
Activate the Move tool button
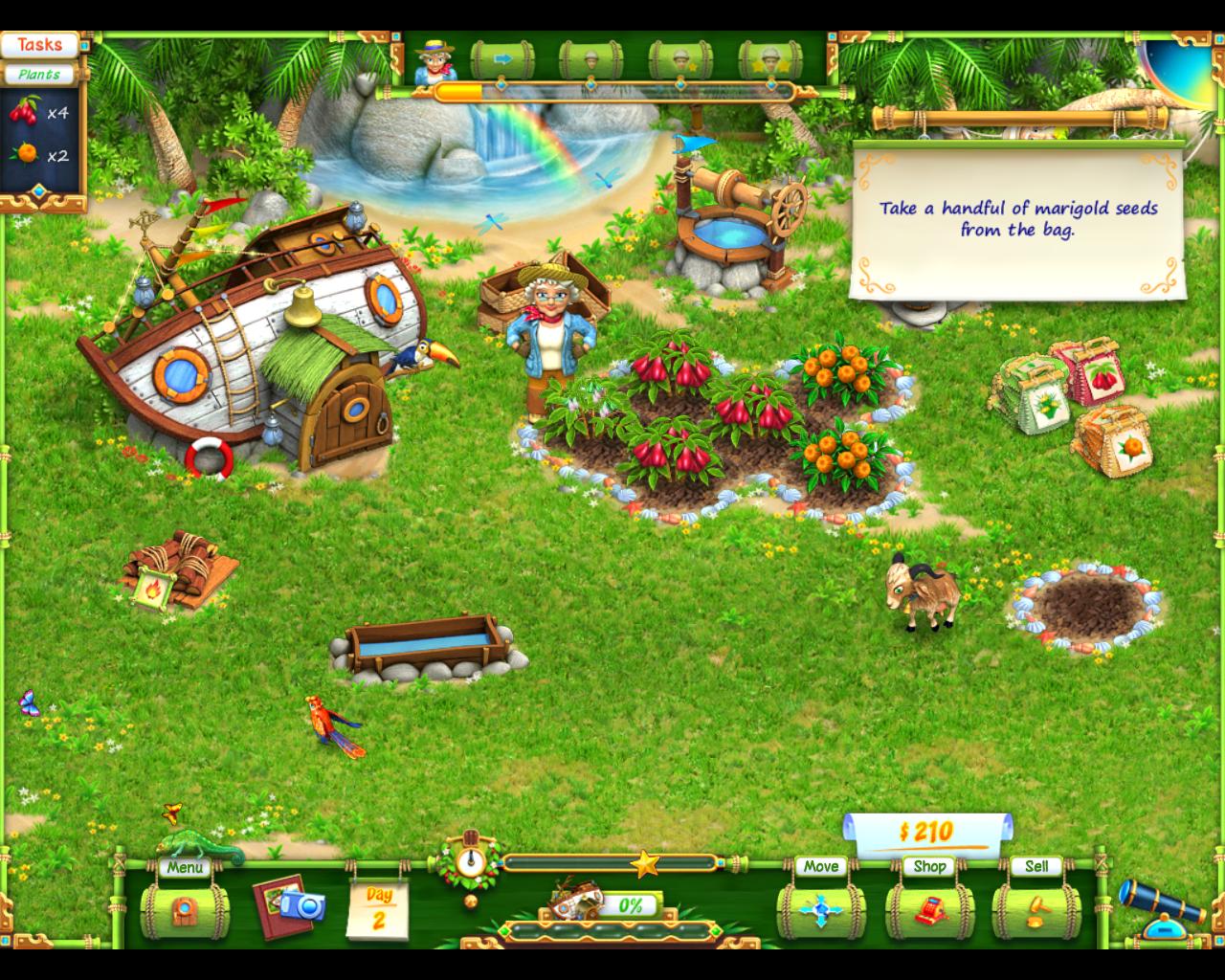[820, 910]
